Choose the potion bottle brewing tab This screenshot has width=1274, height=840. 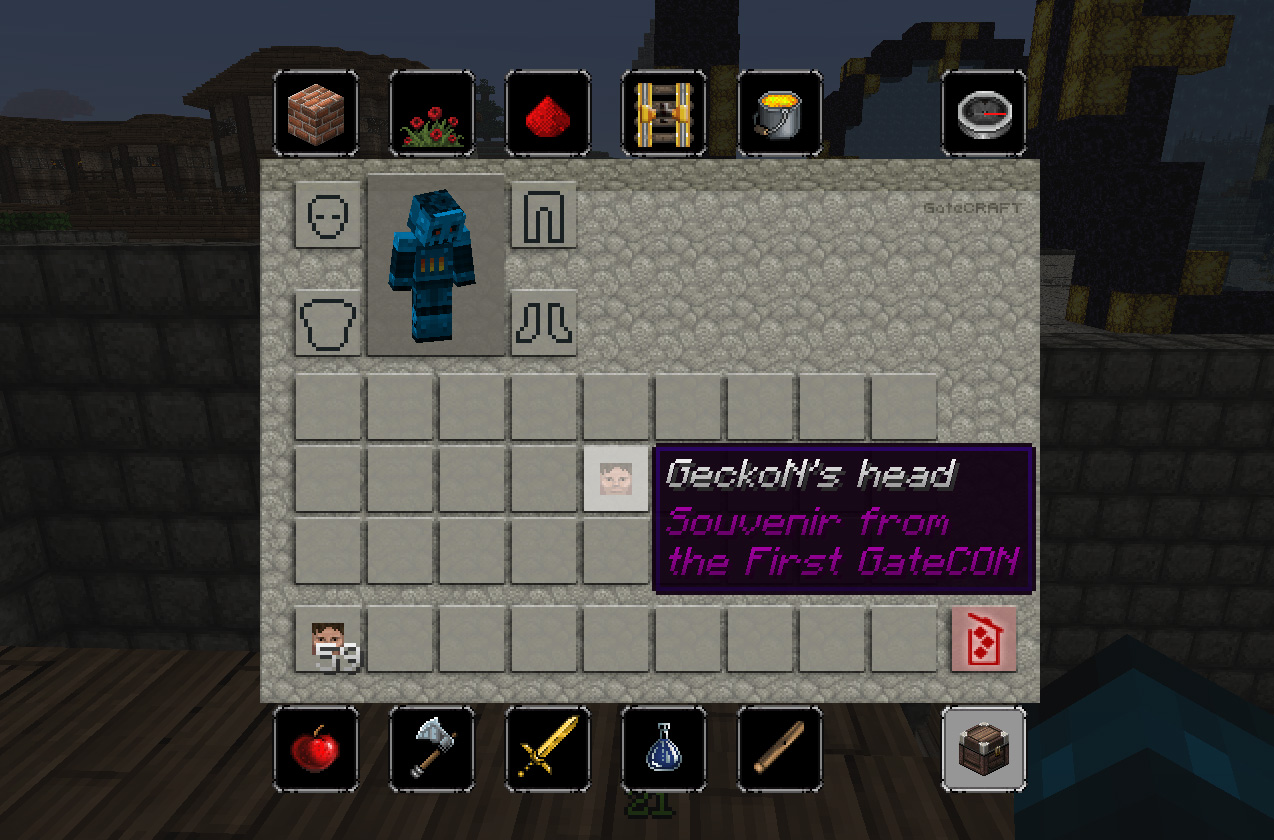pyautogui.click(x=664, y=749)
